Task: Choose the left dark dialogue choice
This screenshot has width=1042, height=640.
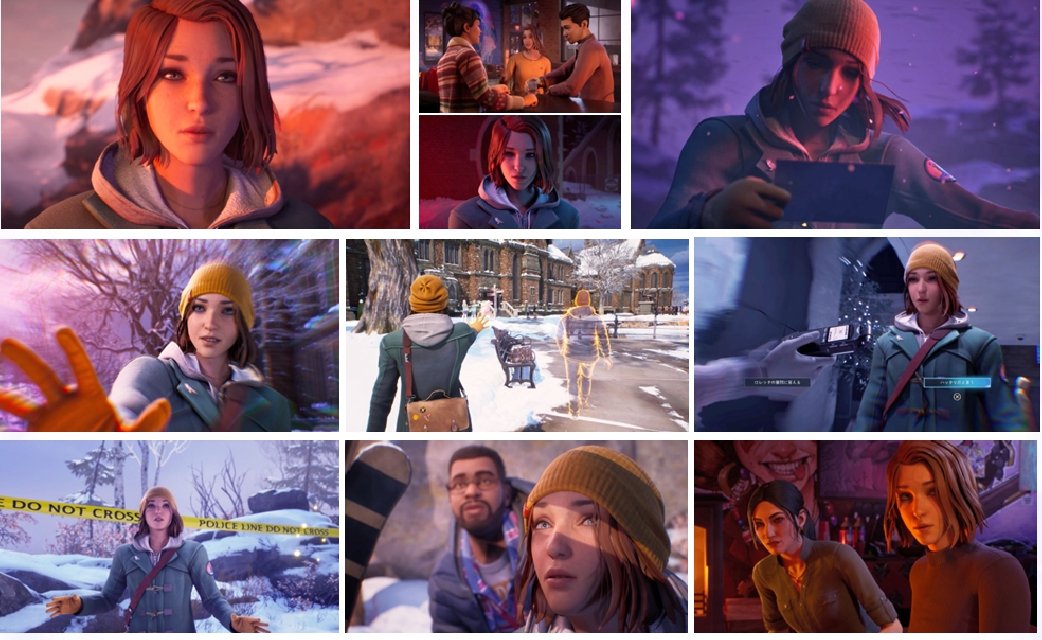Action: (780, 382)
